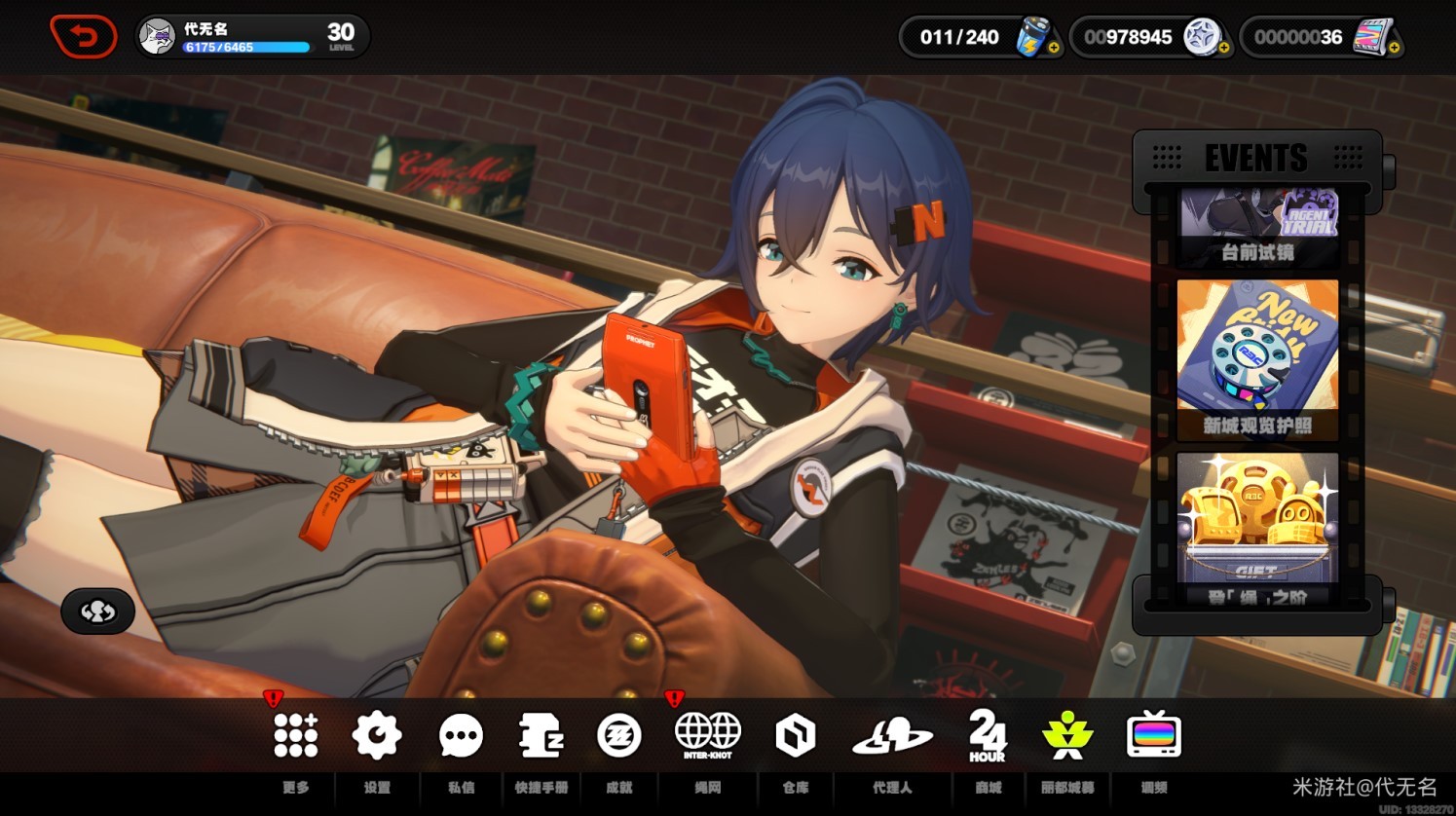Open the 代理人 agents menu
The height and width of the screenshot is (816, 1456).
(892, 736)
